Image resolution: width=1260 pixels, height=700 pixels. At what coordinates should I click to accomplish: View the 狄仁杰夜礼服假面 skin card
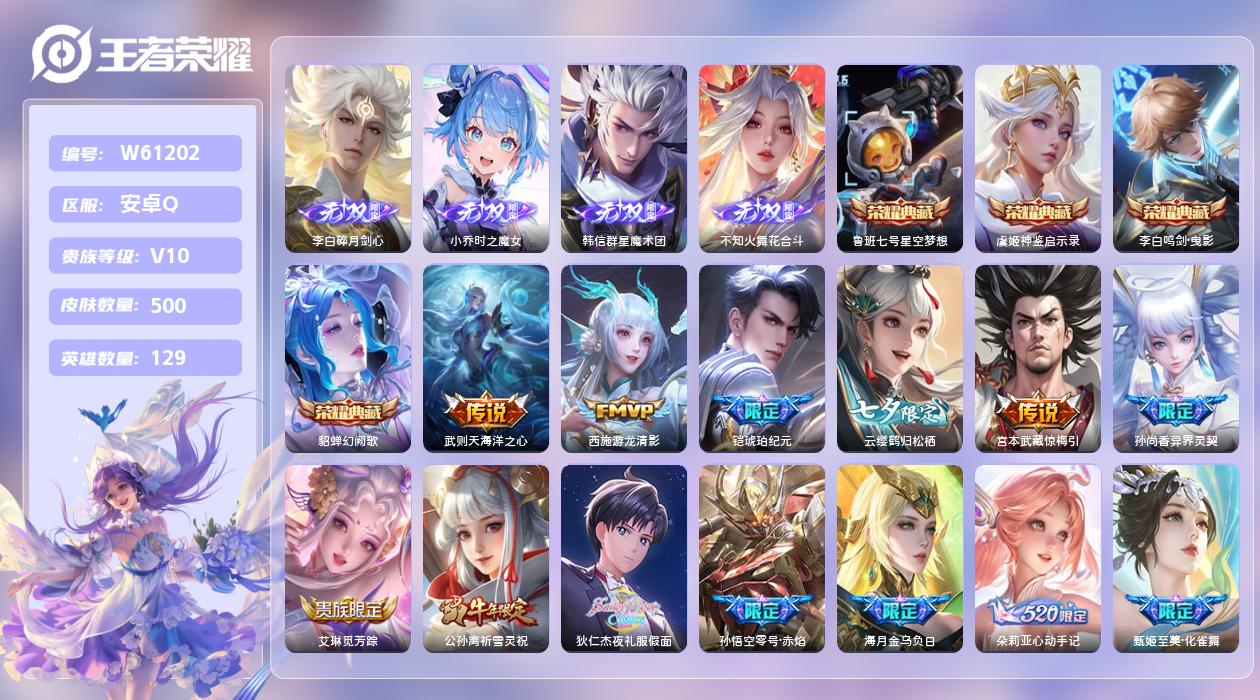click(624, 558)
